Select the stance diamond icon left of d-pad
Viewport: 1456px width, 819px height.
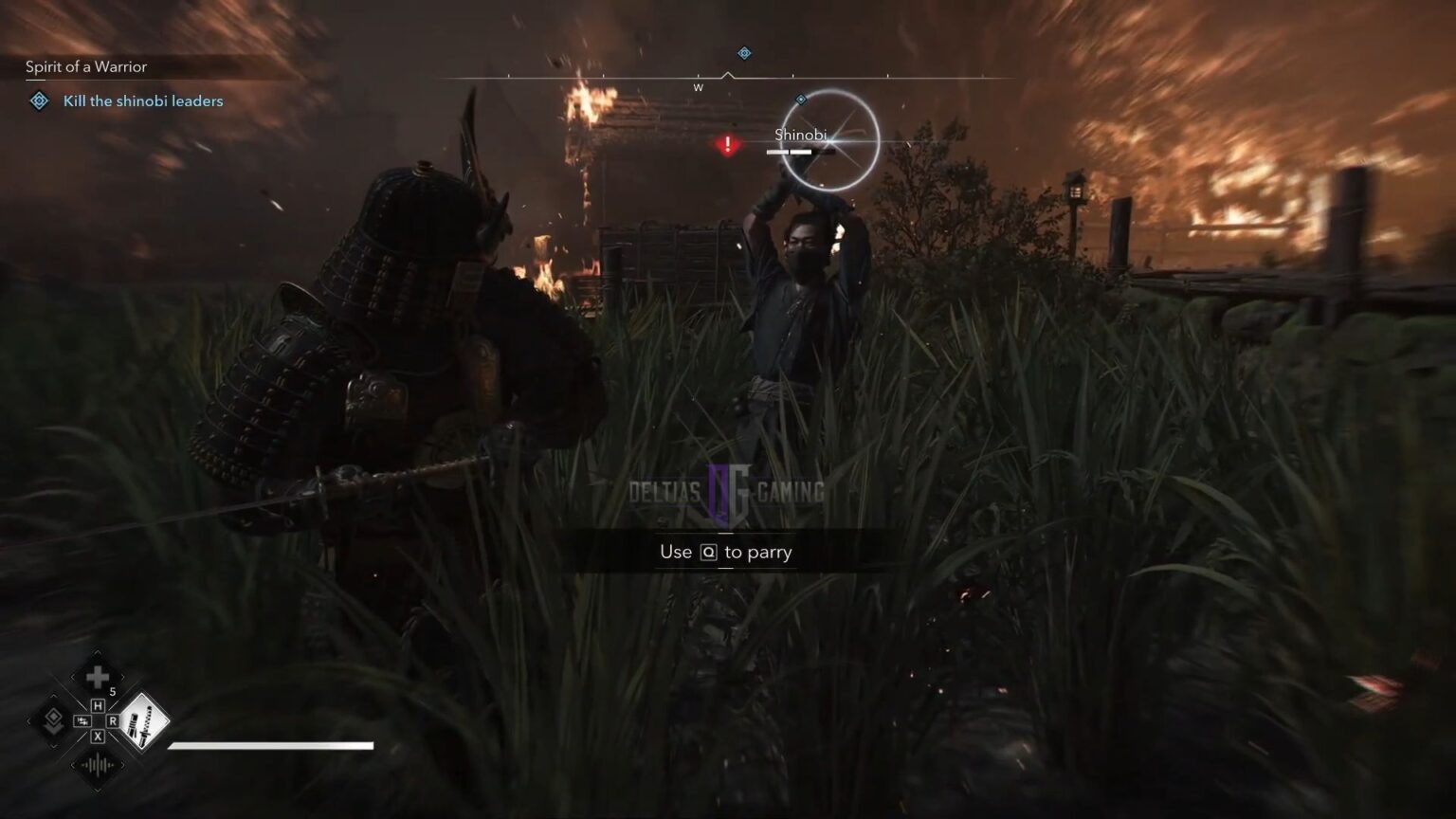[x=52, y=720]
